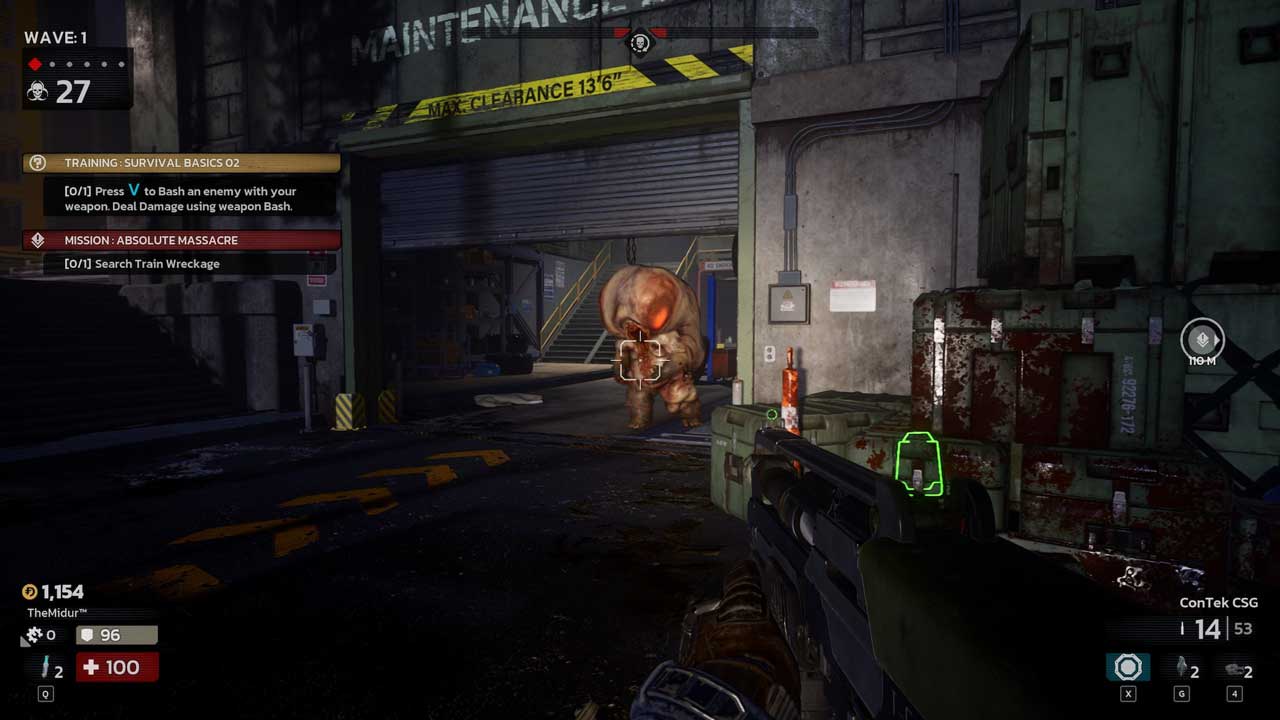Click the gold Dosh coin icon
The width and height of the screenshot is (1280, 720).
[29, 592]
